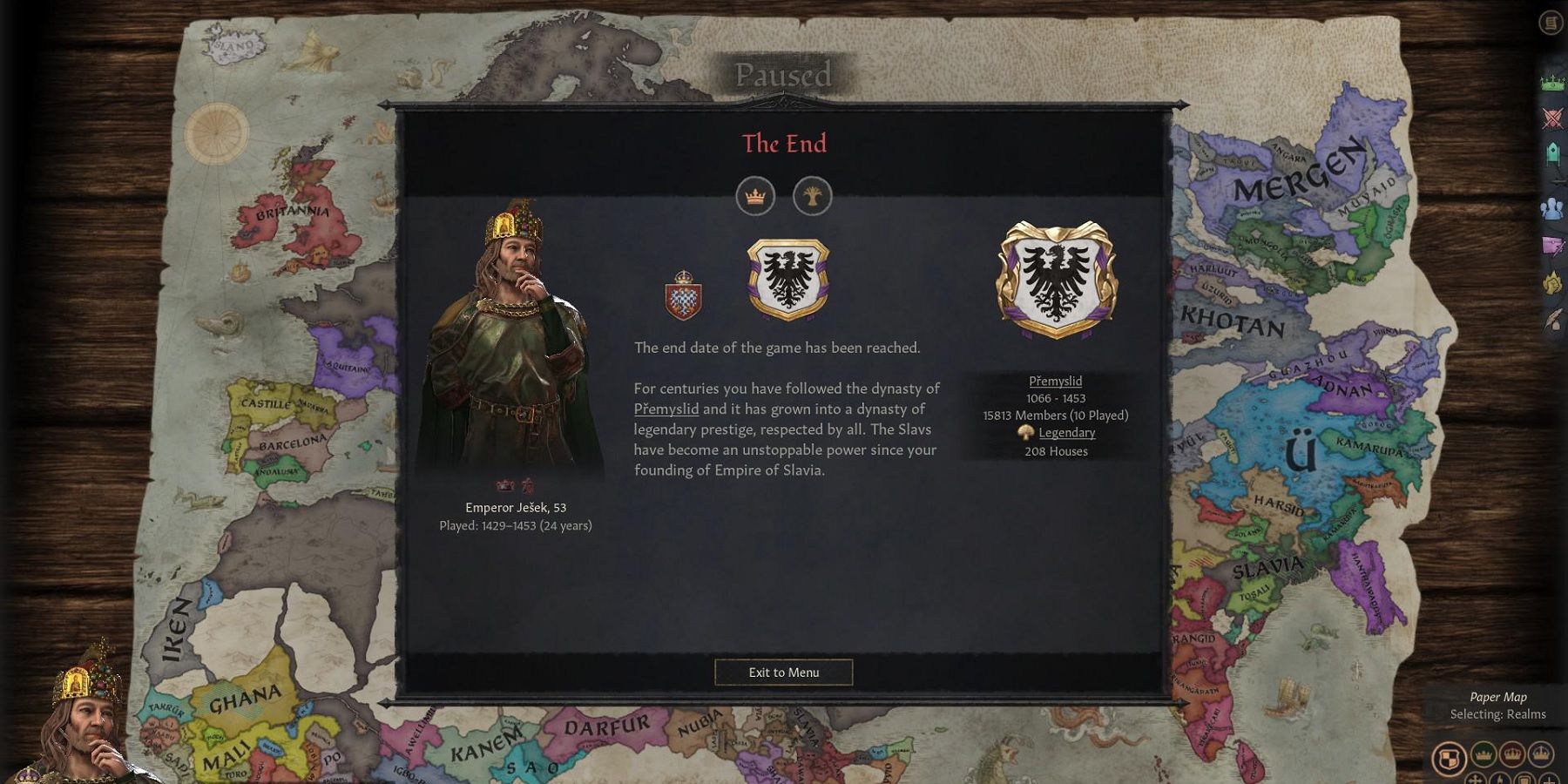Select the blue crown empires map mode
The height and width of the screenshot is (784, 1568).
[1540, 755]
